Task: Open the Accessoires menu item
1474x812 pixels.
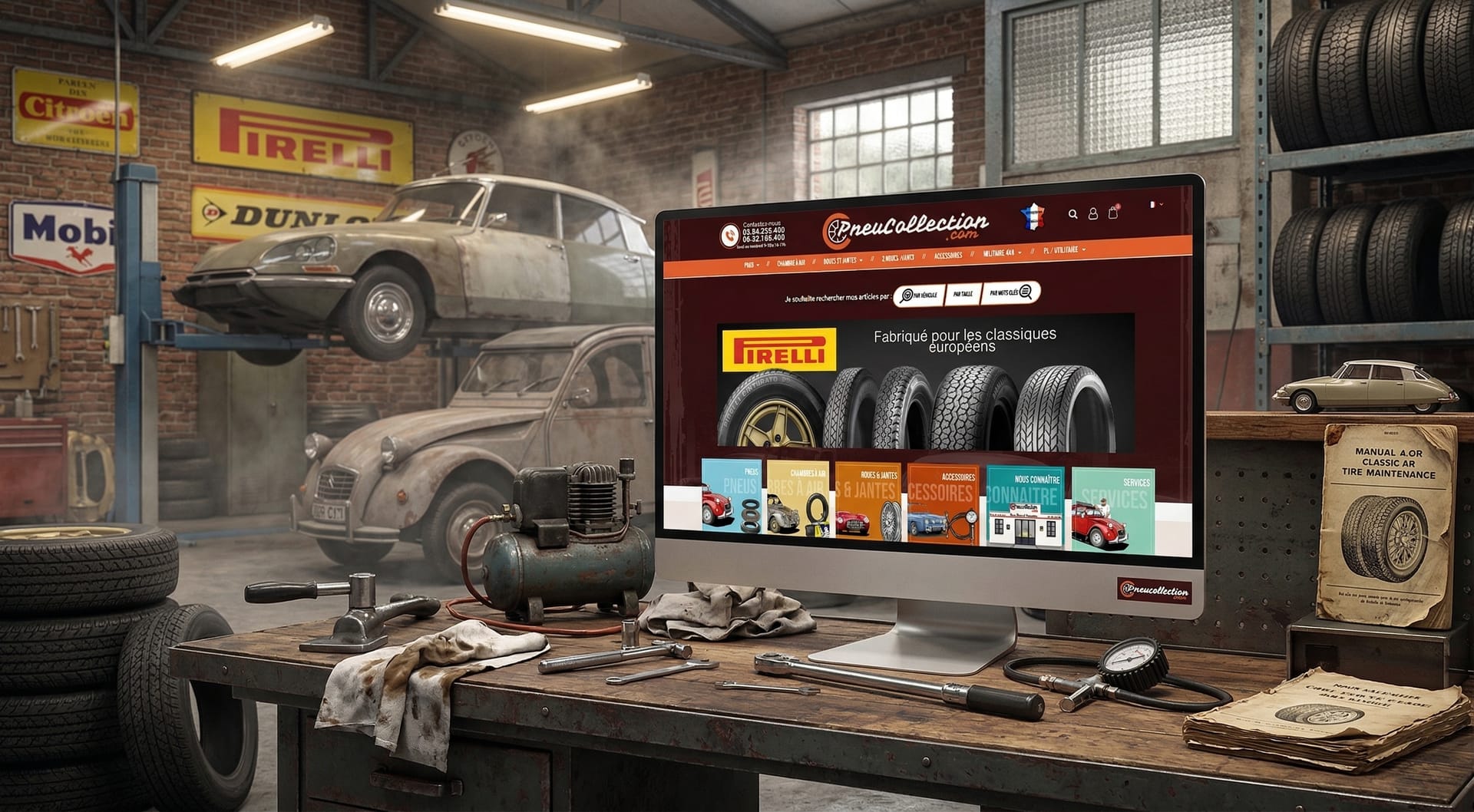Action: (947, 256)
